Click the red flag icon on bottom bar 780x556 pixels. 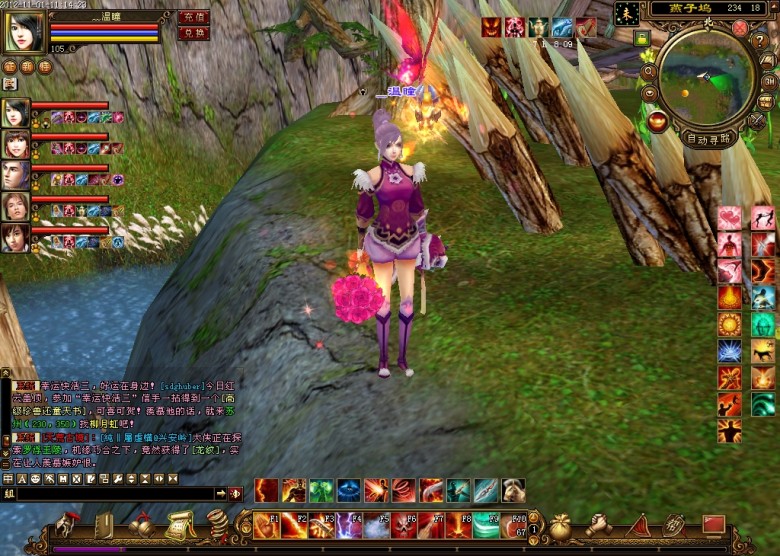713,524
